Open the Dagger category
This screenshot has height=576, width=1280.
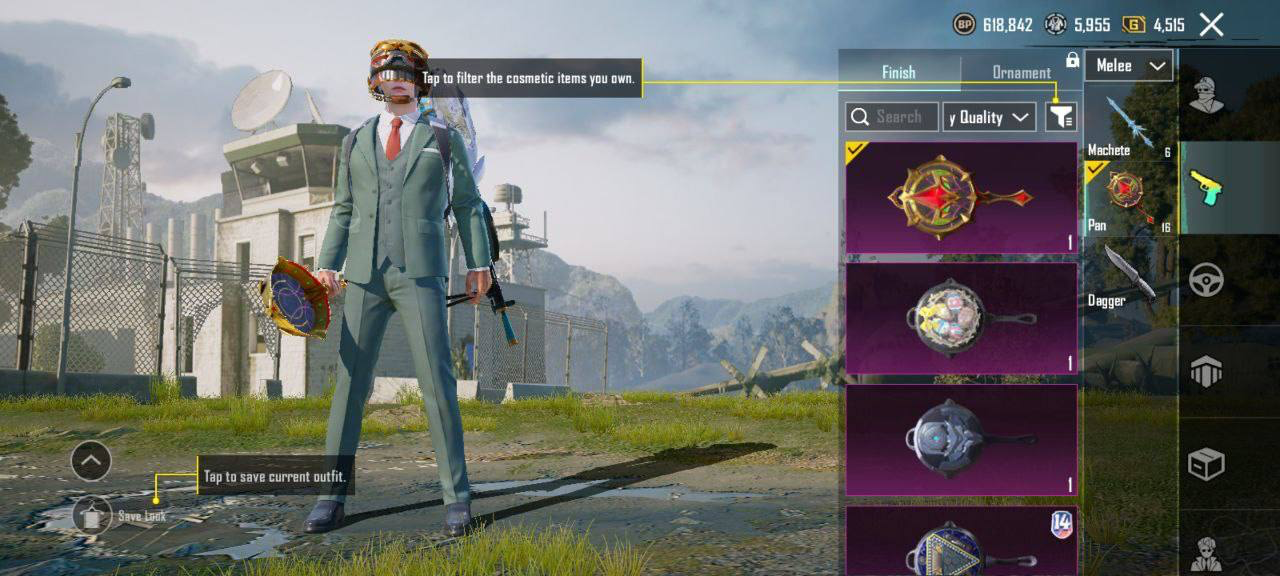tap(1130, 277)
